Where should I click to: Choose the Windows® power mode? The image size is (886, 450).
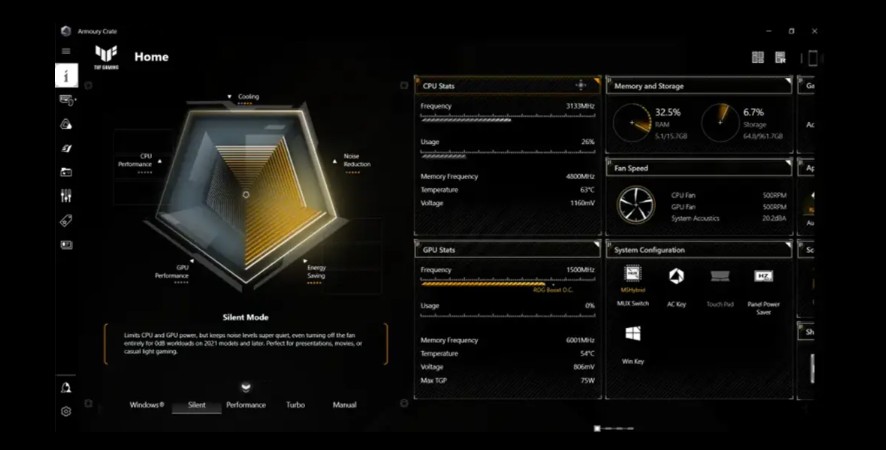coord(147,405)
